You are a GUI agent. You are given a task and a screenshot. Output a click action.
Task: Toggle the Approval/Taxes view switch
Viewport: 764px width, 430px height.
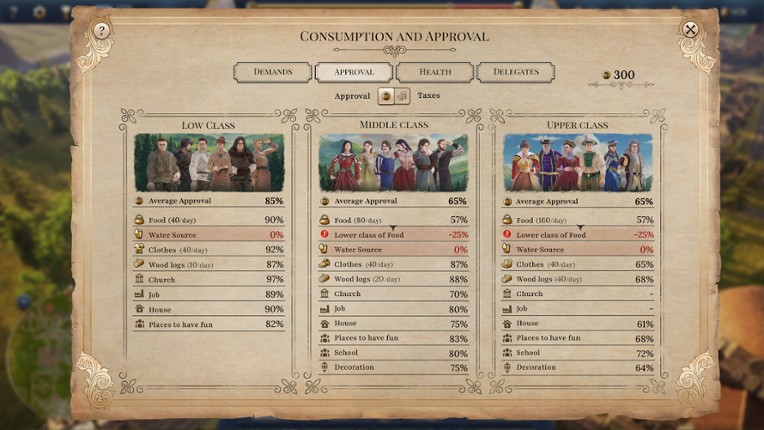pos(393,96)
